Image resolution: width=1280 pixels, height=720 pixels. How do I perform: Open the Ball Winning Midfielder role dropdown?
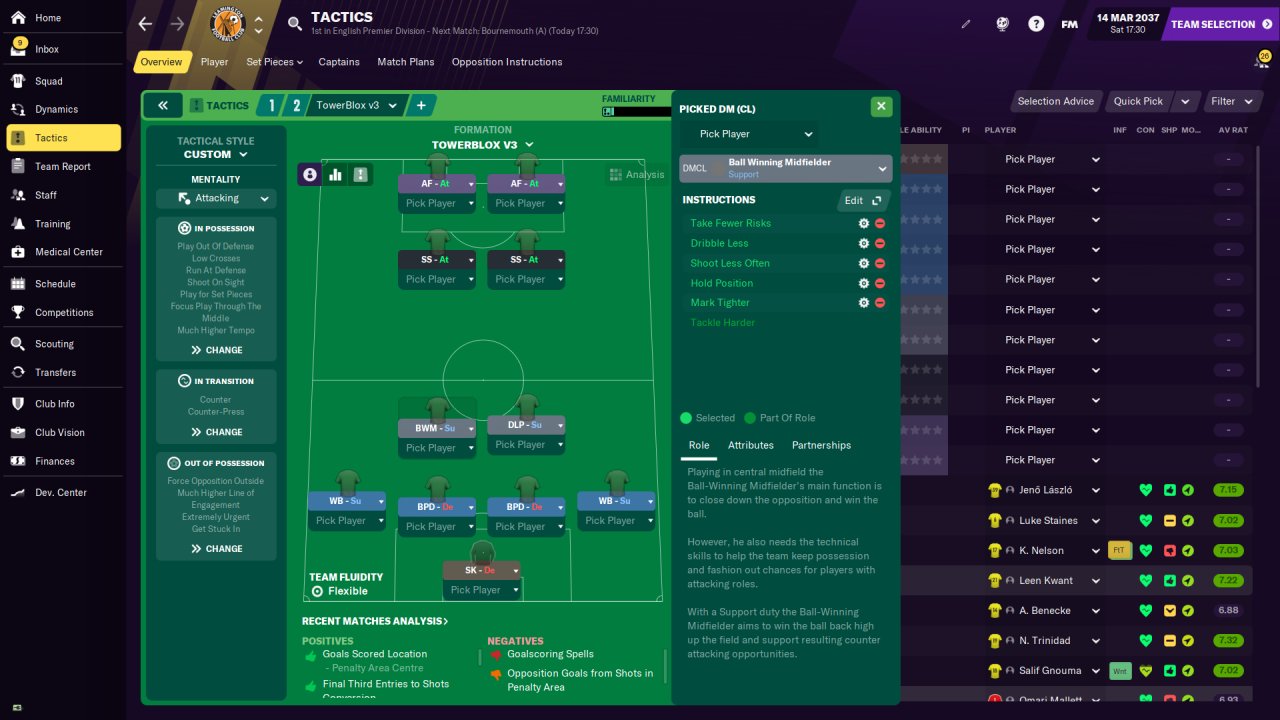click(x=785, y=168)
